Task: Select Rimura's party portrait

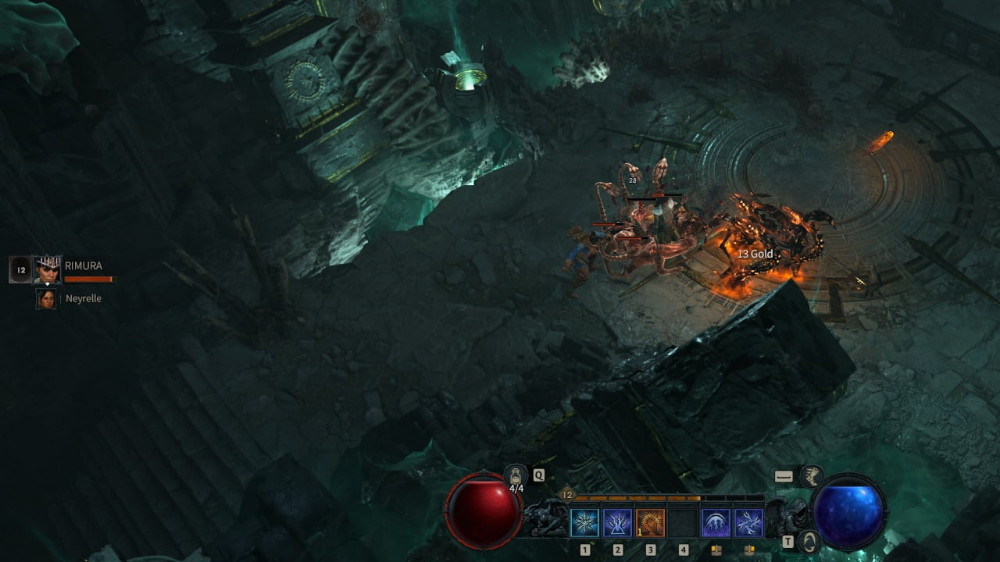Action: point(47,270)
